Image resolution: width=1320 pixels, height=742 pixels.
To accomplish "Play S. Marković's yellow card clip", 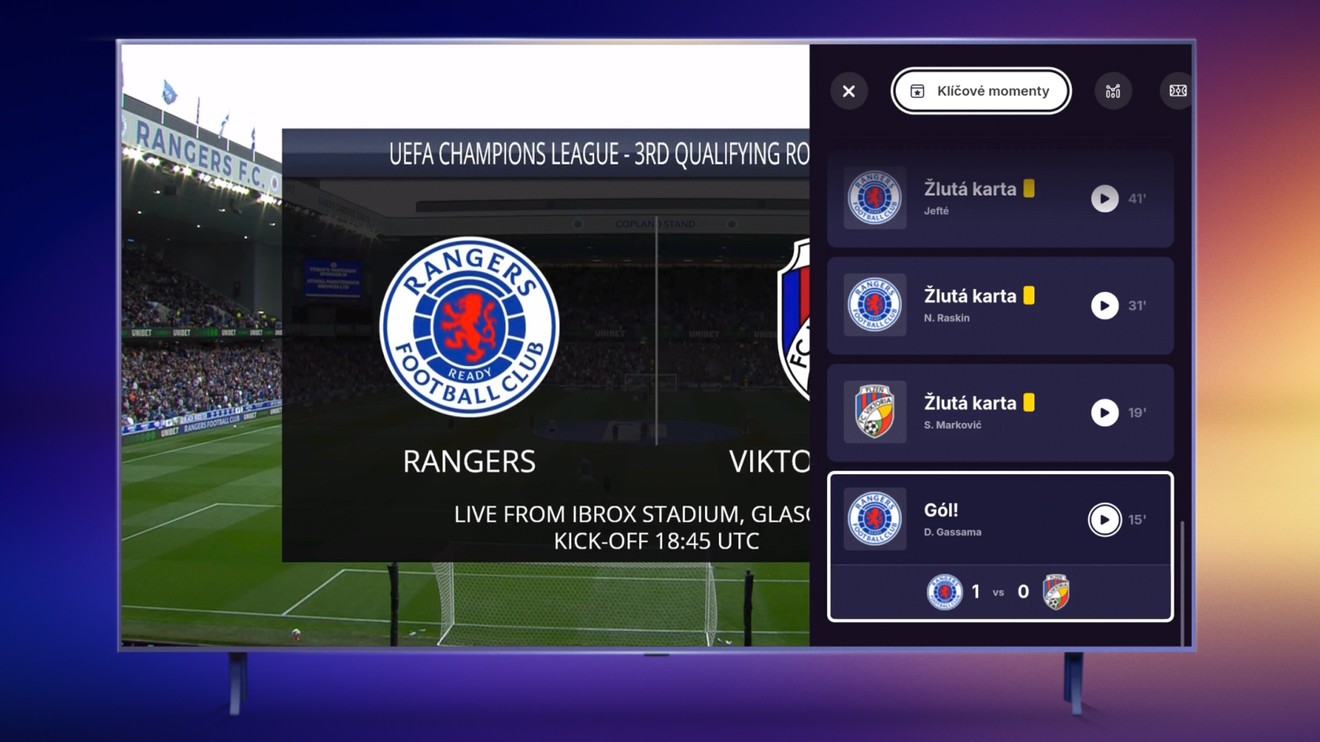I will (1104, 413).
